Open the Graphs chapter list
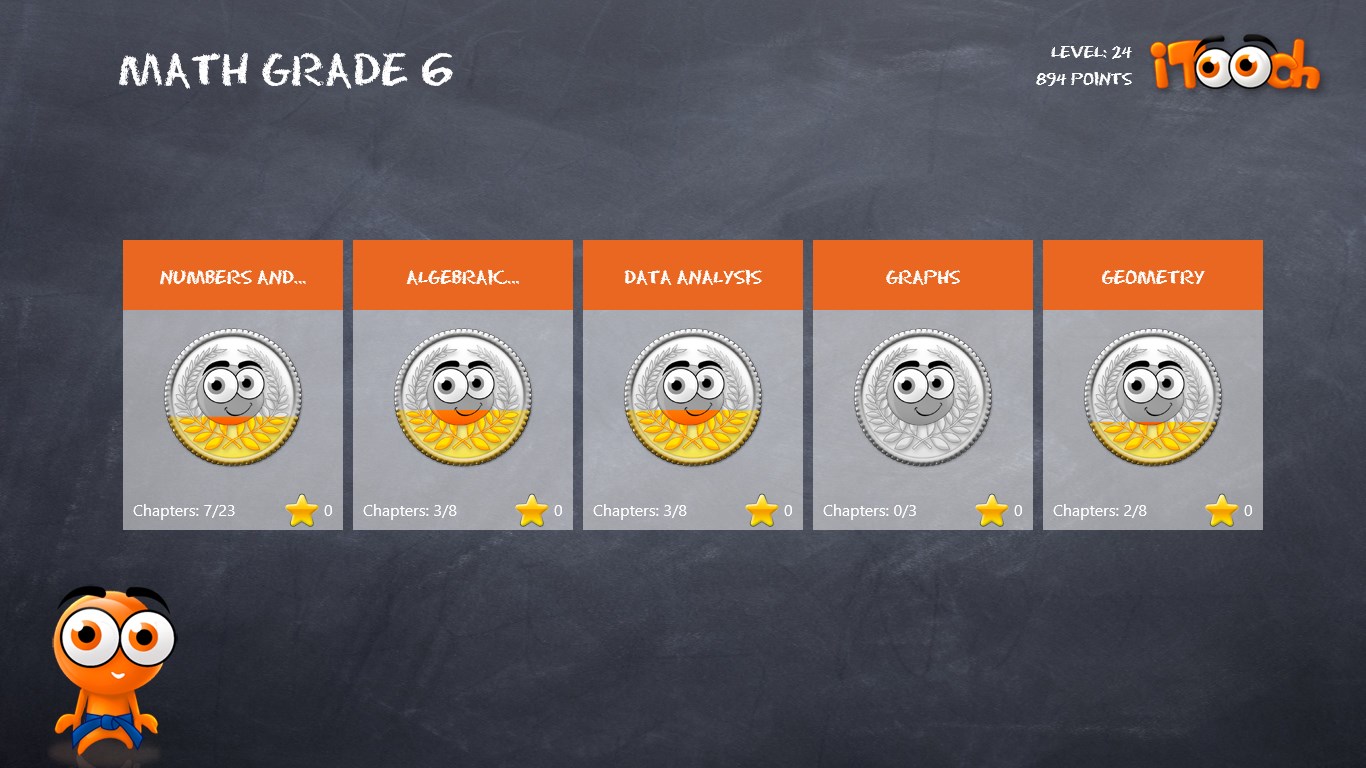 tap(922, 275)
